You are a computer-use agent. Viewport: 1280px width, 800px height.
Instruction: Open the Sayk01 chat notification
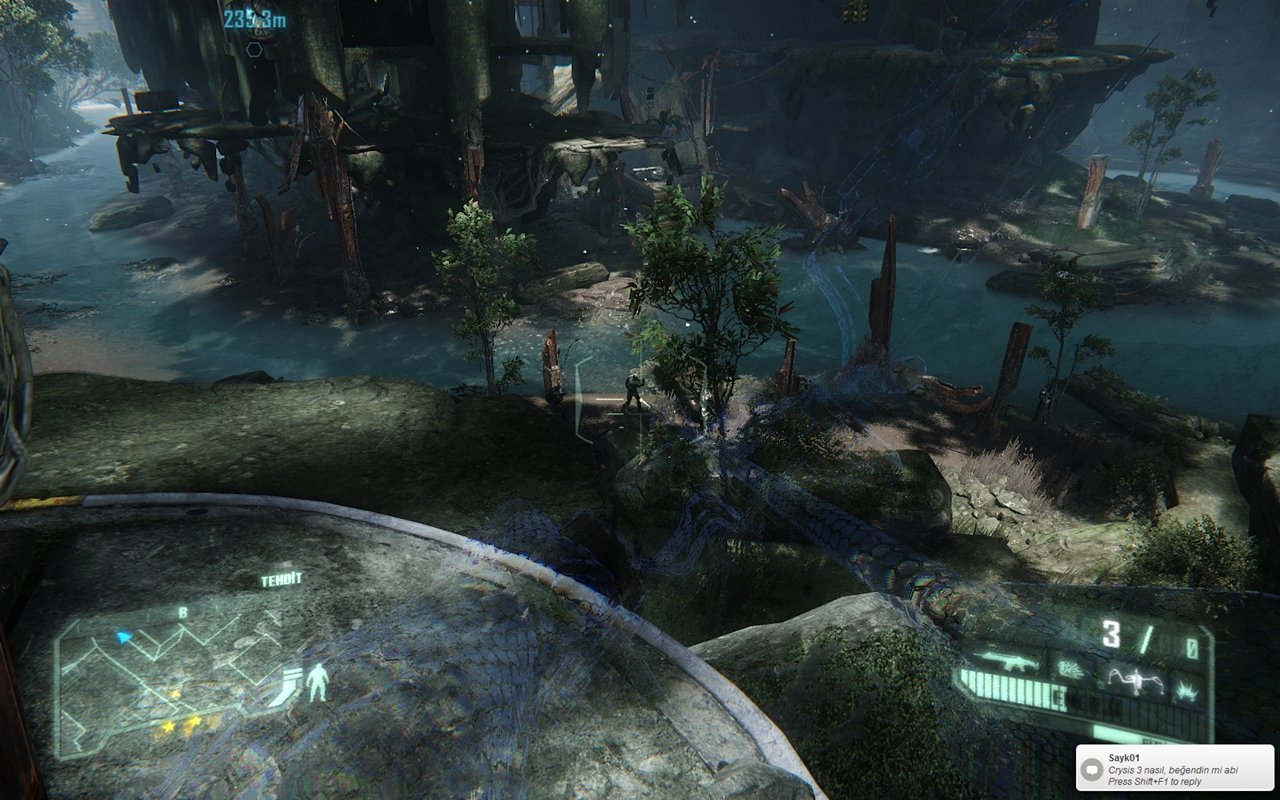(1174, 768)
